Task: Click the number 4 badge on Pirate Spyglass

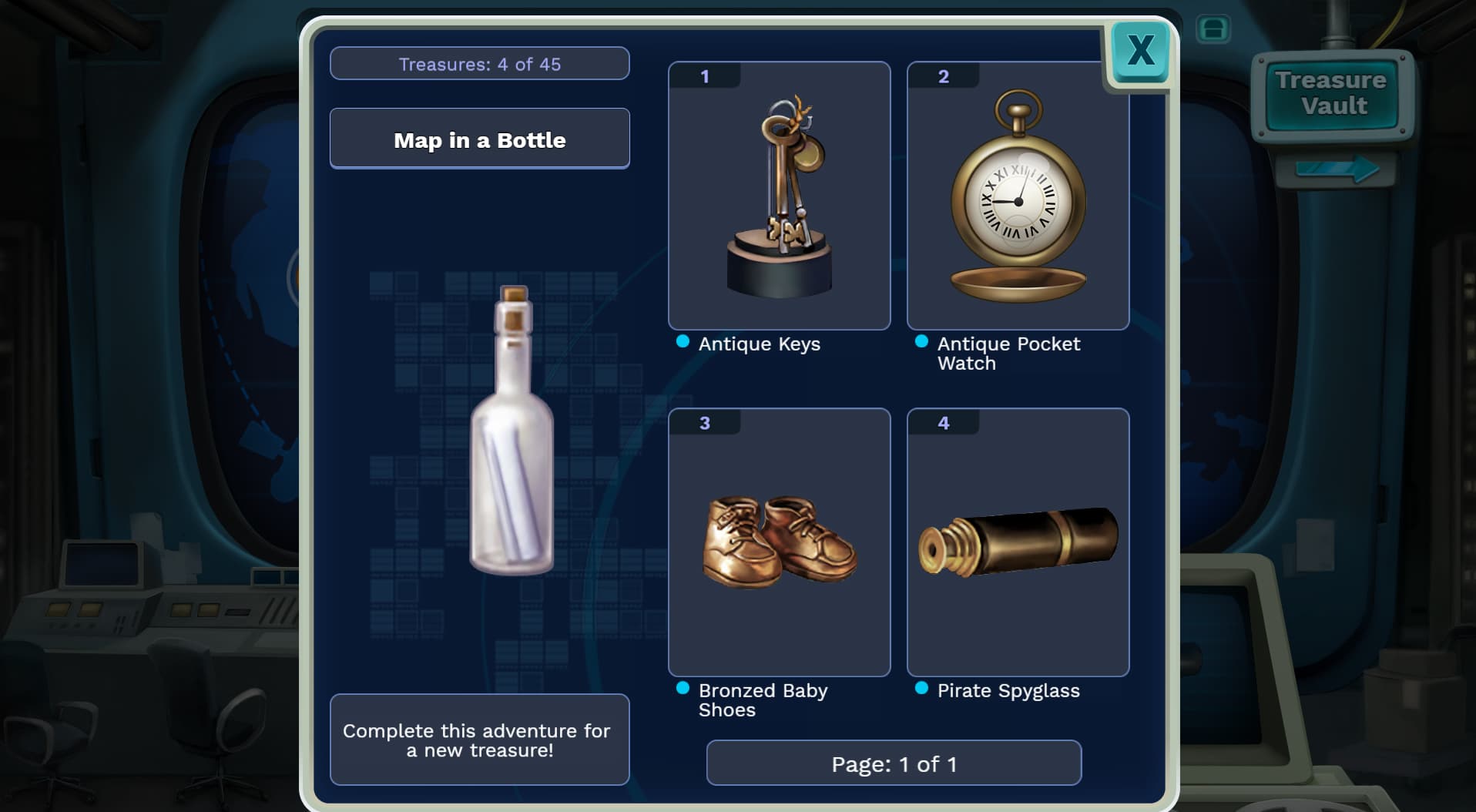Action: coord(943,422)
